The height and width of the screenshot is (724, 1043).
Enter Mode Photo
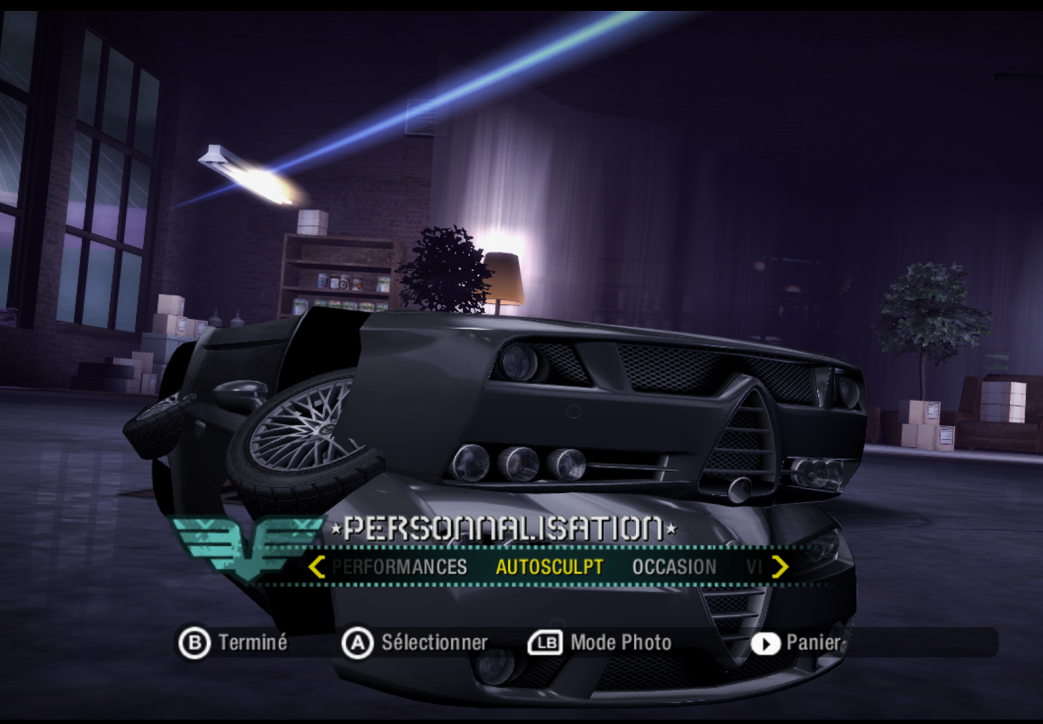(x=600, y=643)
